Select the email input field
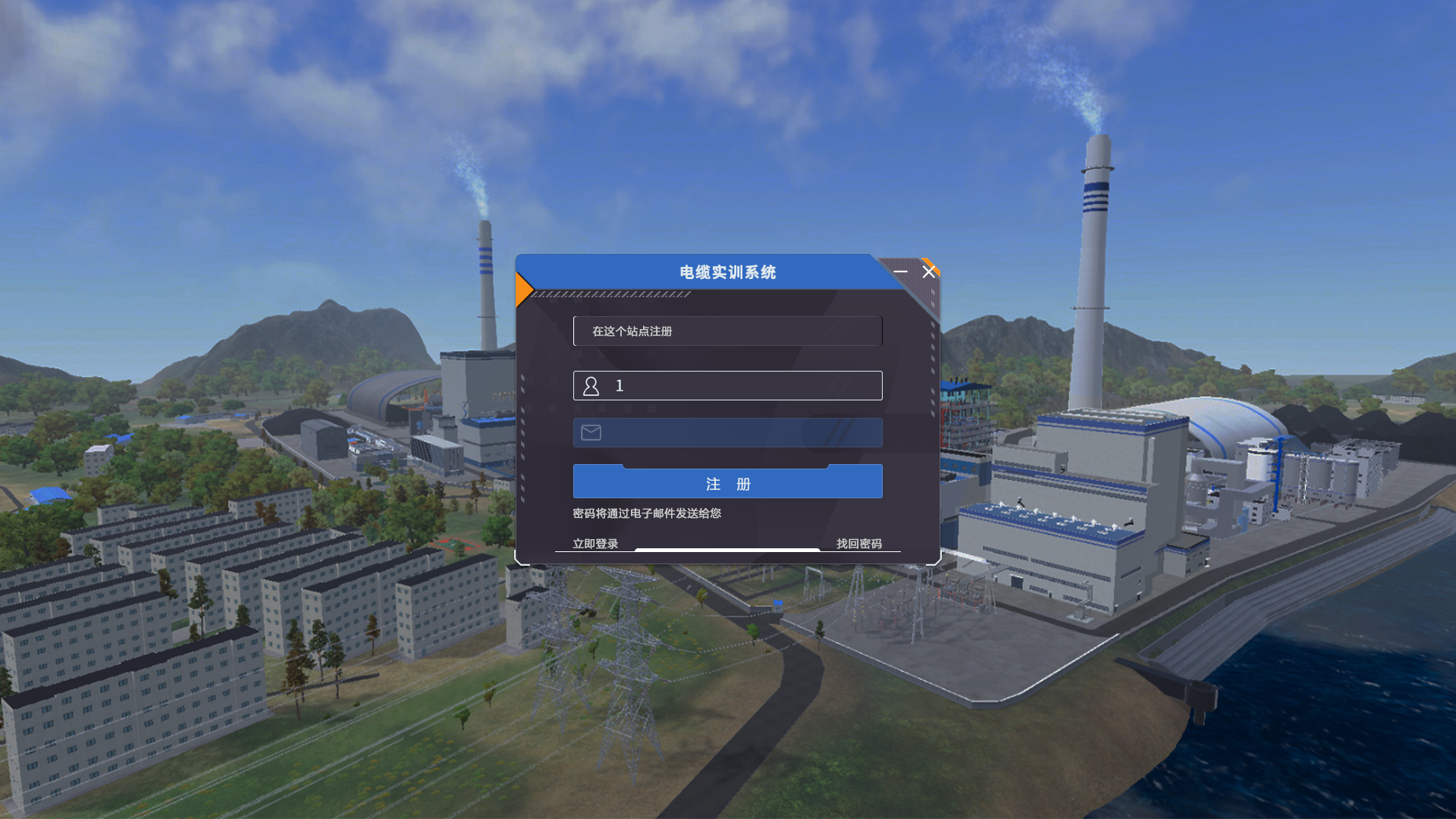 [x=739, y=433]
